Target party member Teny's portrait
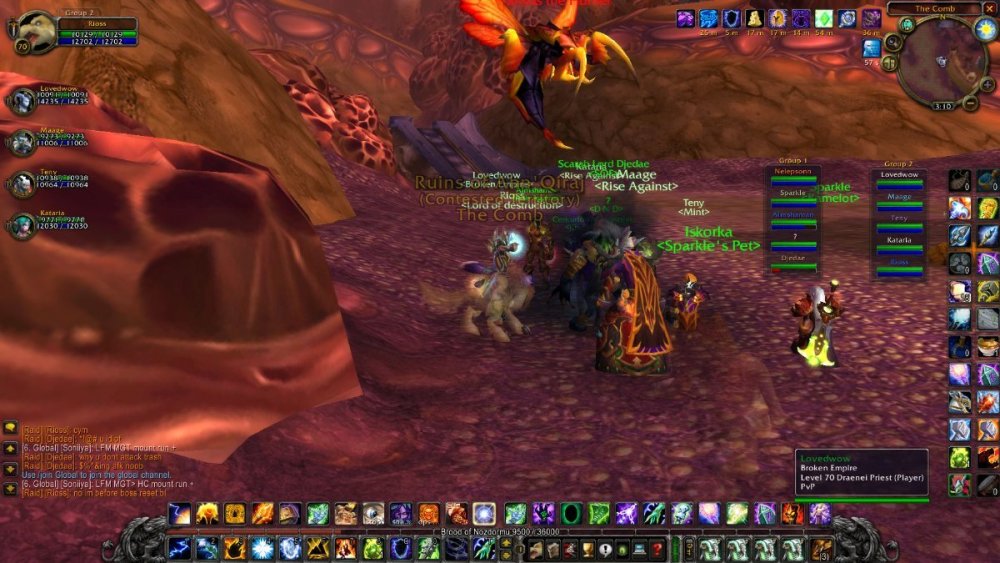The width and height of the screenshot is (1000, 563). [23, 183]
